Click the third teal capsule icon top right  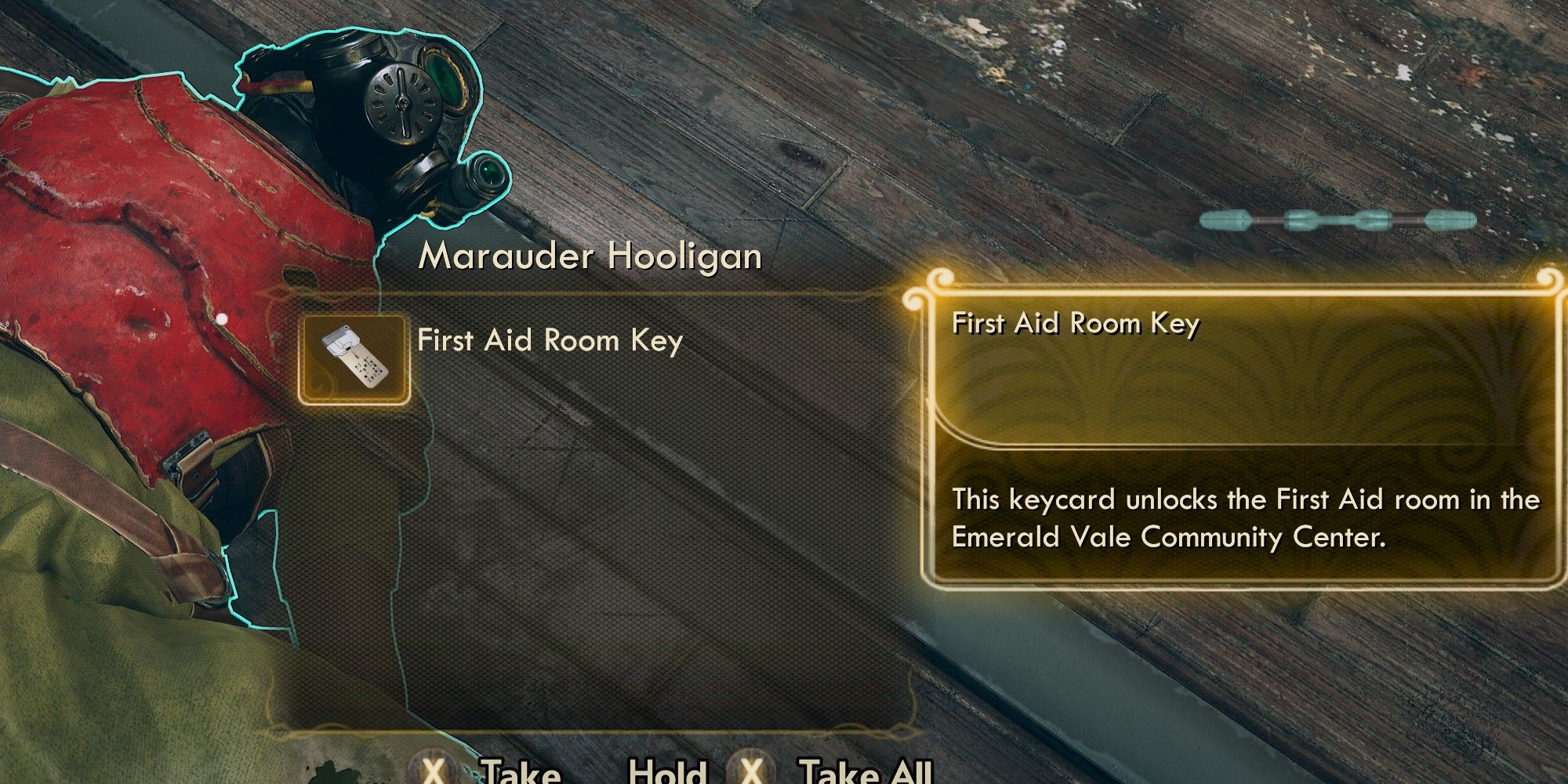click(1374, 220)
